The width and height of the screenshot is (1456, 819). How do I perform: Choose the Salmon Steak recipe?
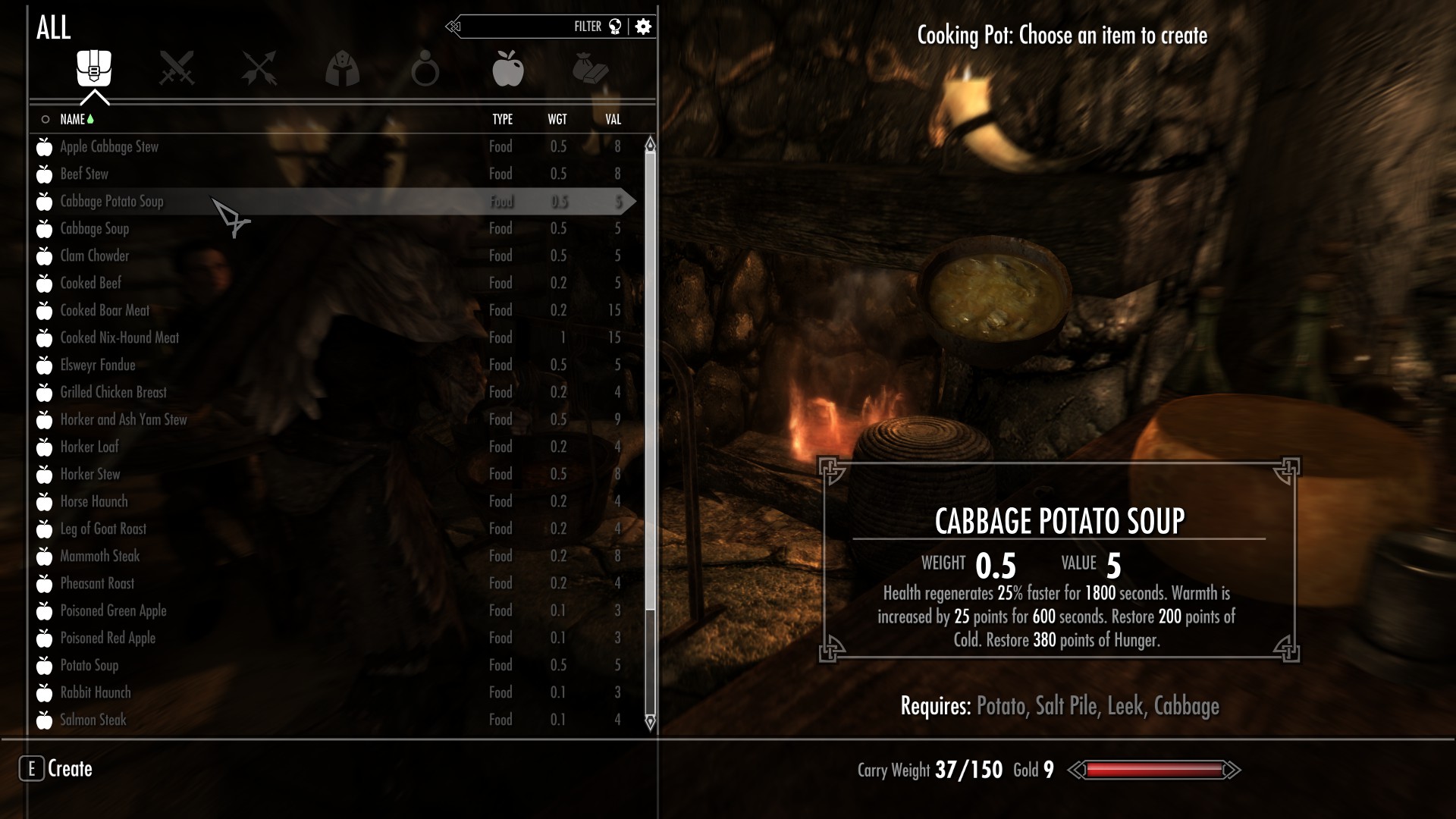pos(93,720)
